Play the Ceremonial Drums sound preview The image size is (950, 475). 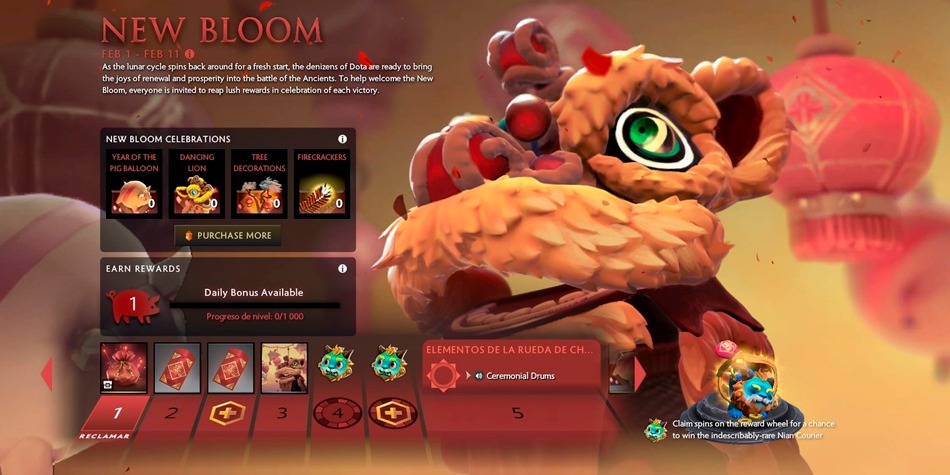click(480, 376)
